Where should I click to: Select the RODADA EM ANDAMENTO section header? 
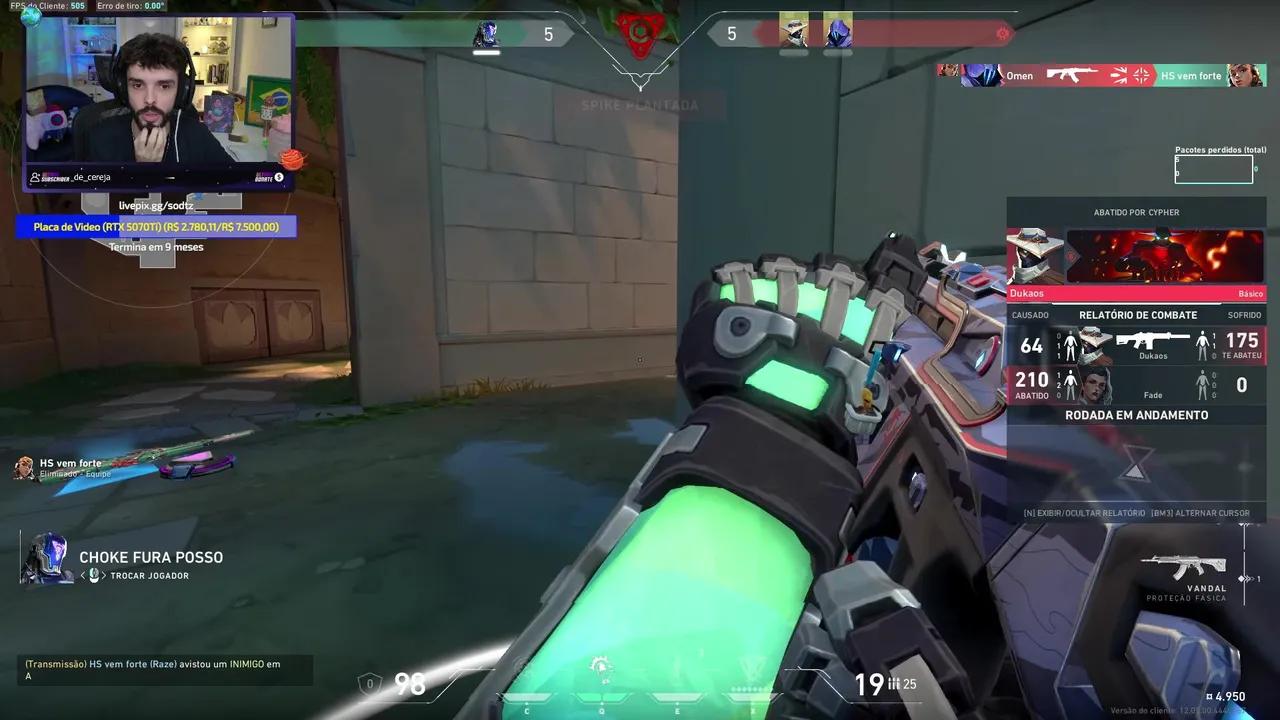1136,415
